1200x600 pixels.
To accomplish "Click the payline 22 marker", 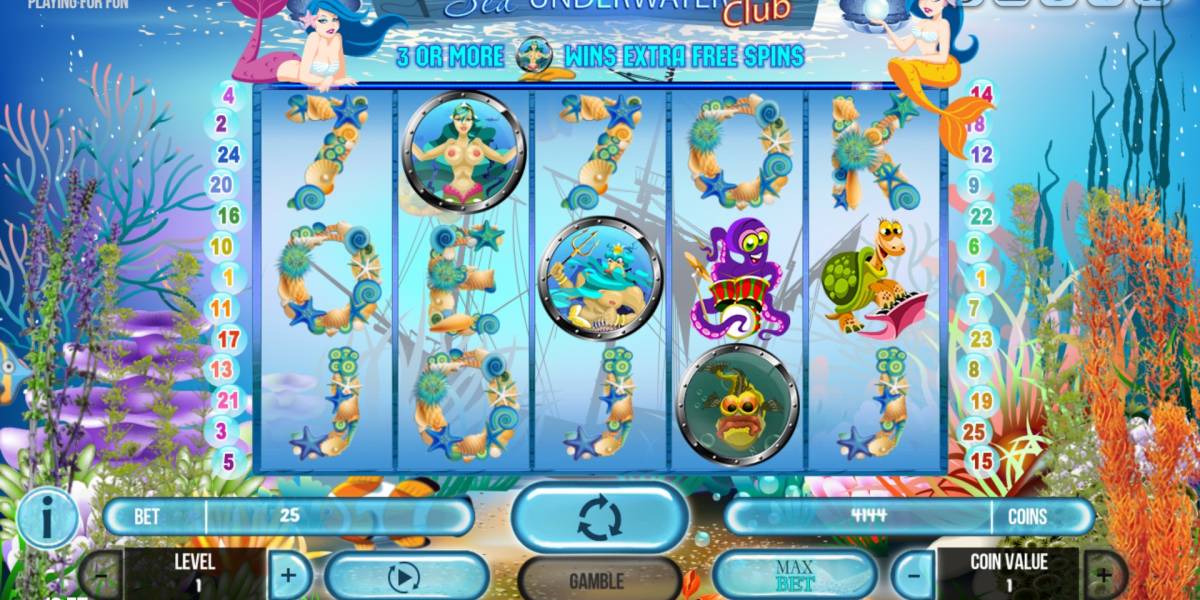I will (x=981, y=216).
